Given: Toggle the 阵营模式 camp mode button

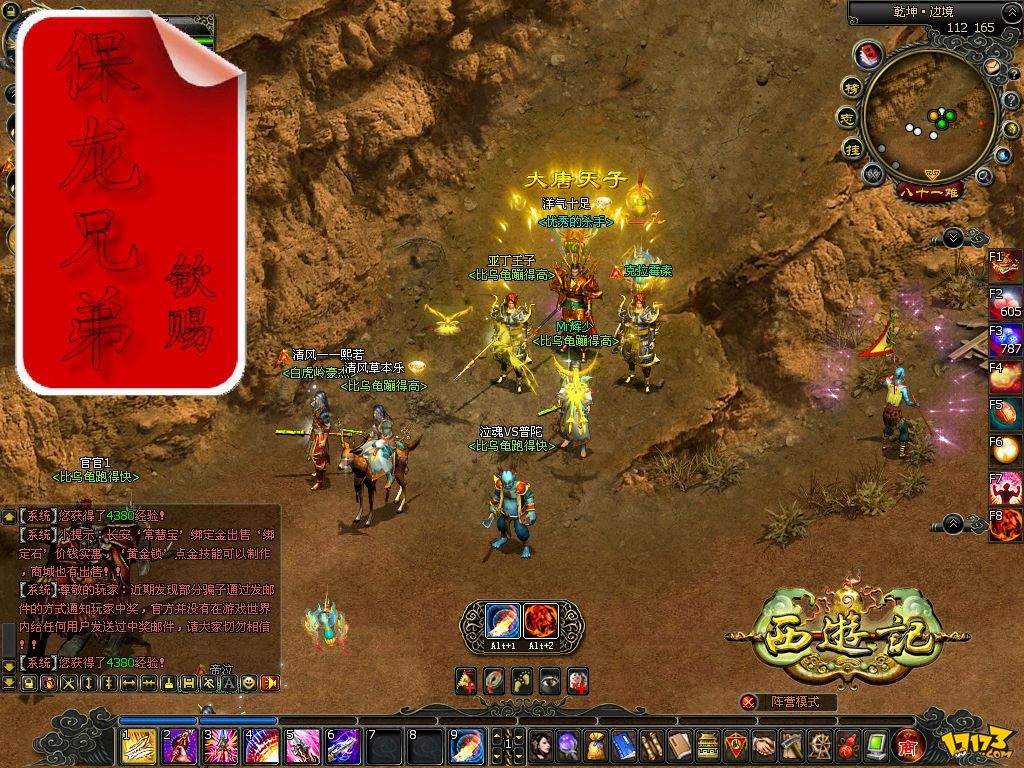Looking at the screenshot, I should click(x=789, y=702).
